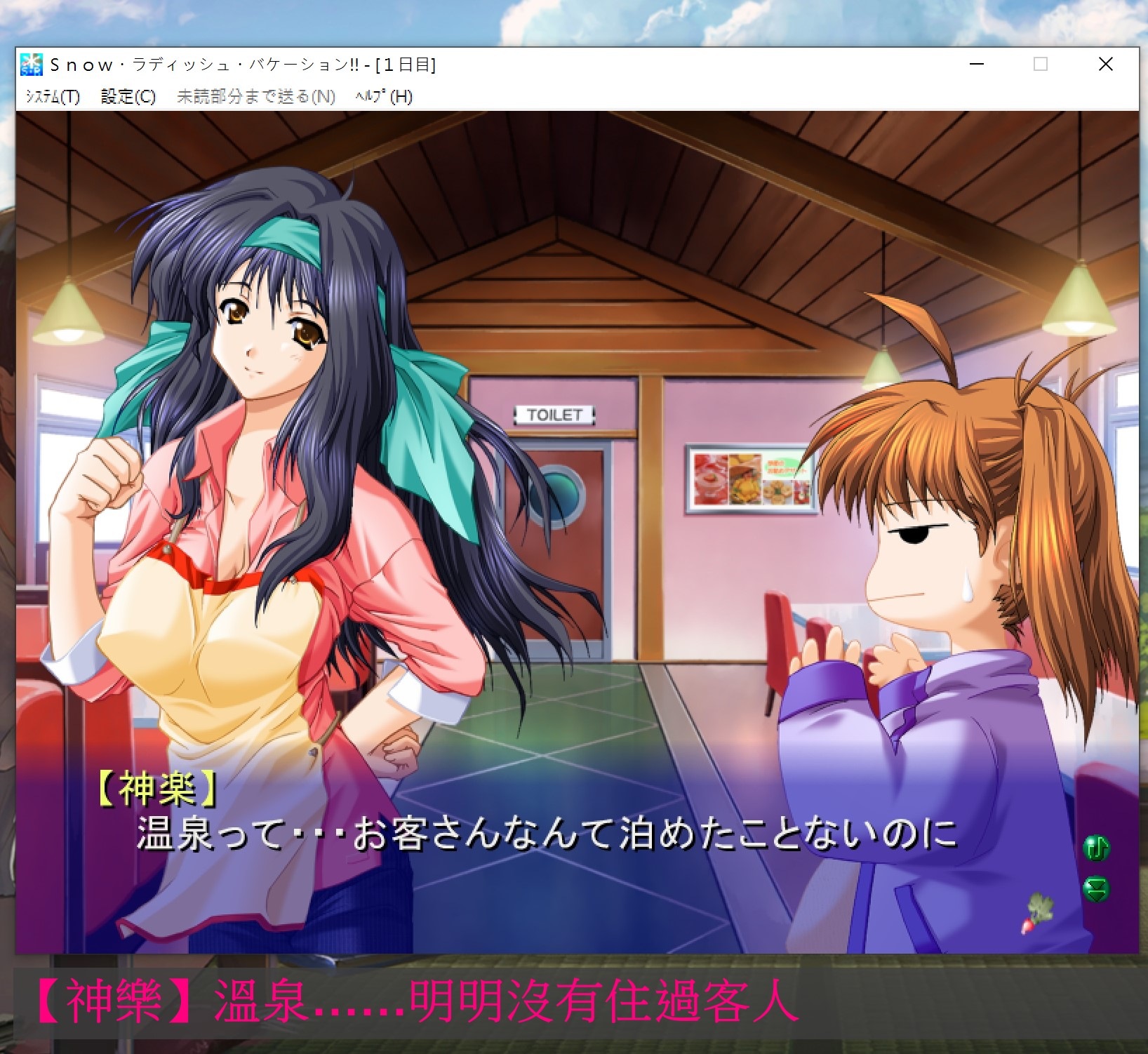Click the green double-down-arrow button
1148x1054 pixels.
pos(1096,890)
